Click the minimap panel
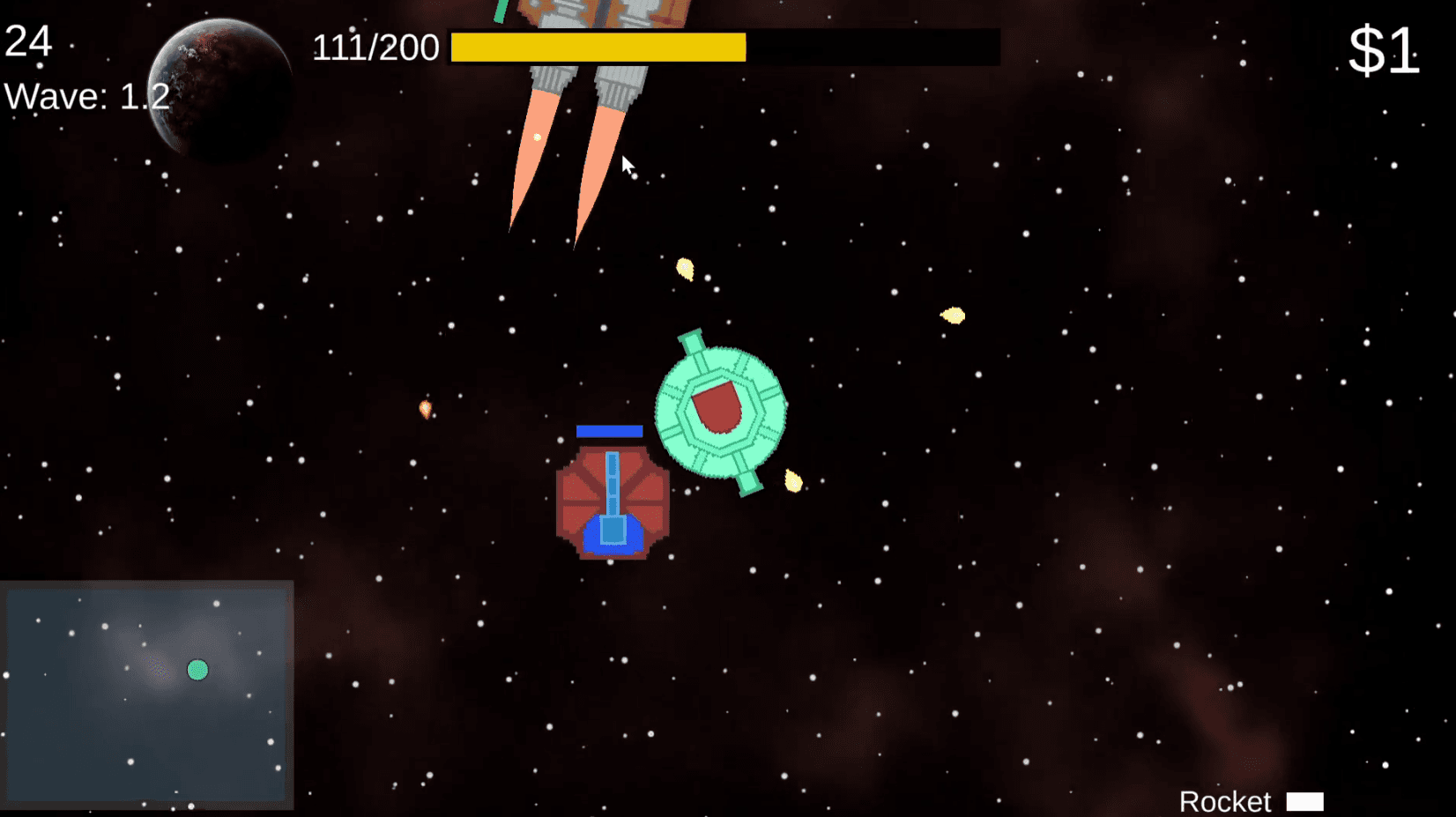The width and height of the screenshot is (1456, 817). pos(146,694)
